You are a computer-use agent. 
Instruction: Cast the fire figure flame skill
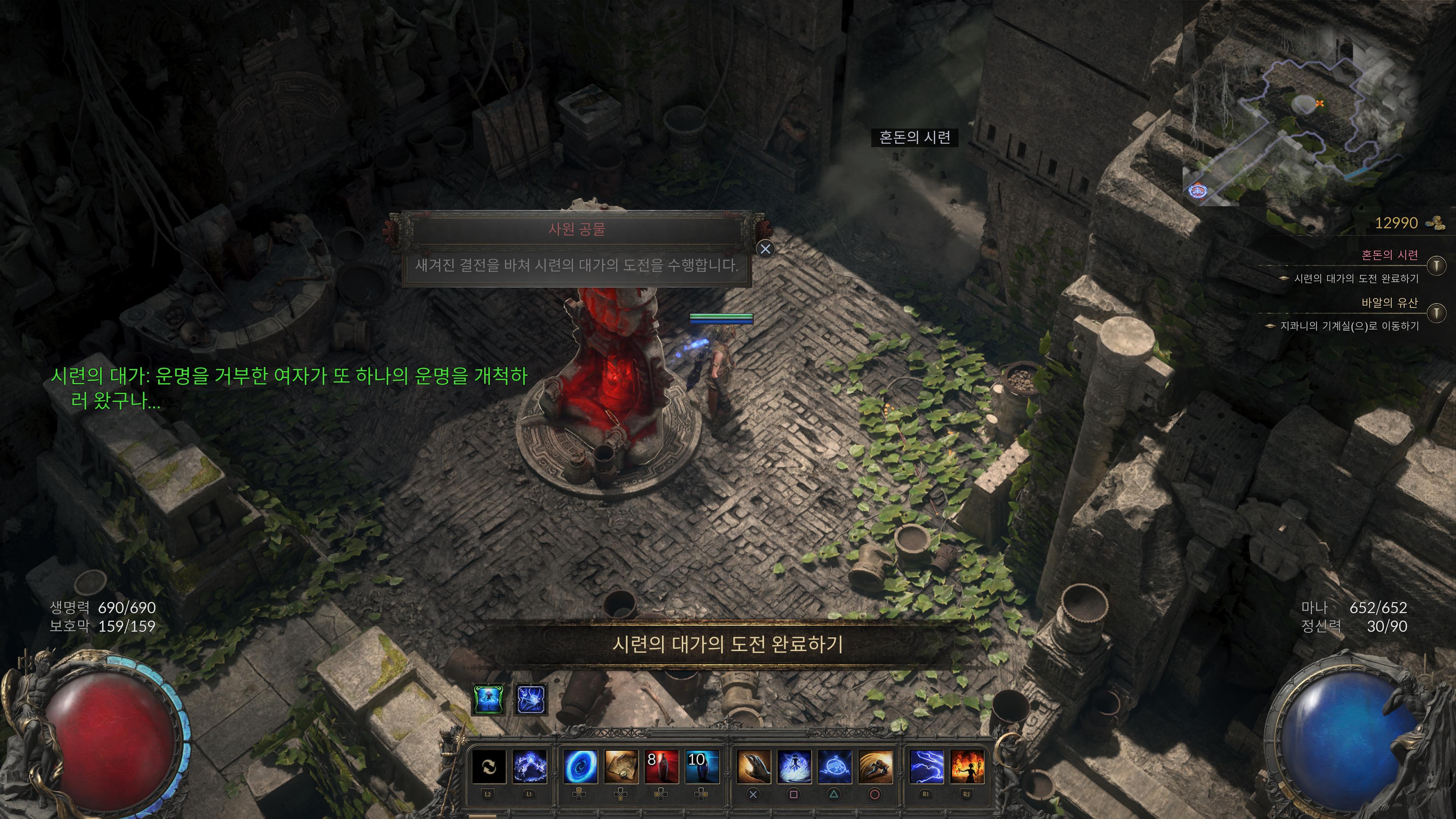tap(967, 766)
